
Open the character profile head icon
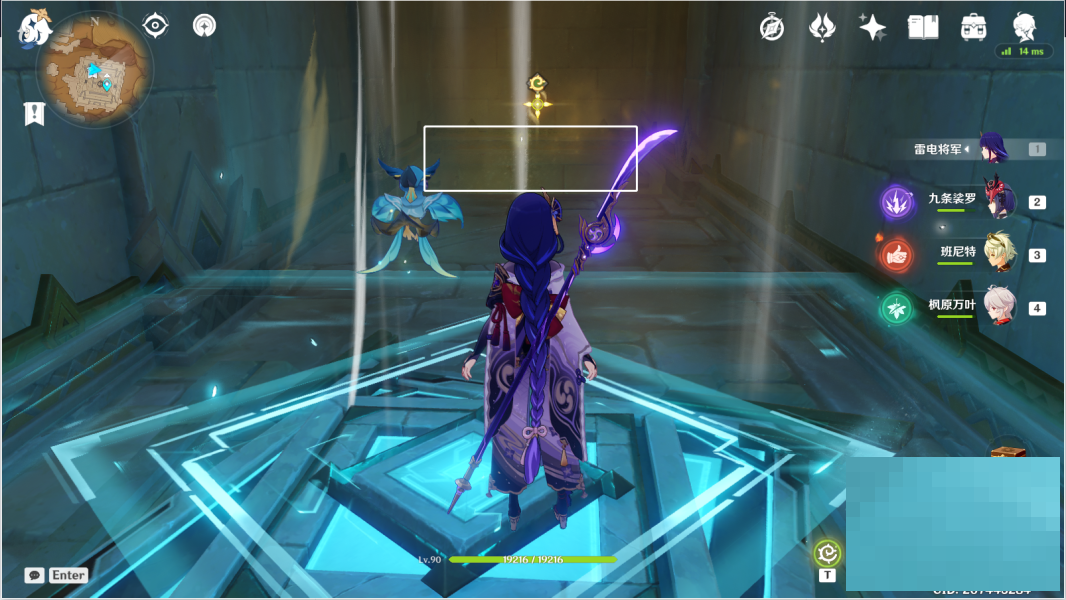[x=1023, y=26]
